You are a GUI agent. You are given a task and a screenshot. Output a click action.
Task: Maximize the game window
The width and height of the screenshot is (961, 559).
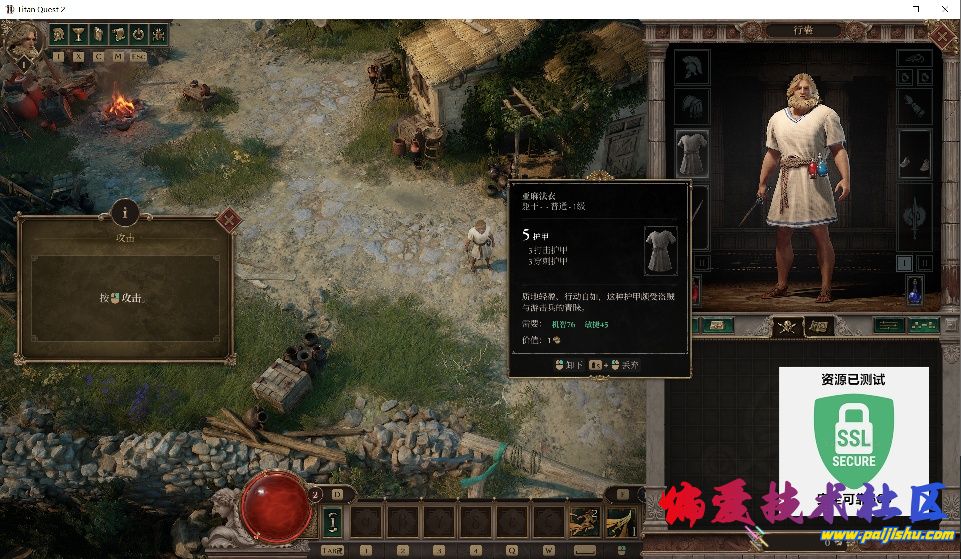coord(916,9)
